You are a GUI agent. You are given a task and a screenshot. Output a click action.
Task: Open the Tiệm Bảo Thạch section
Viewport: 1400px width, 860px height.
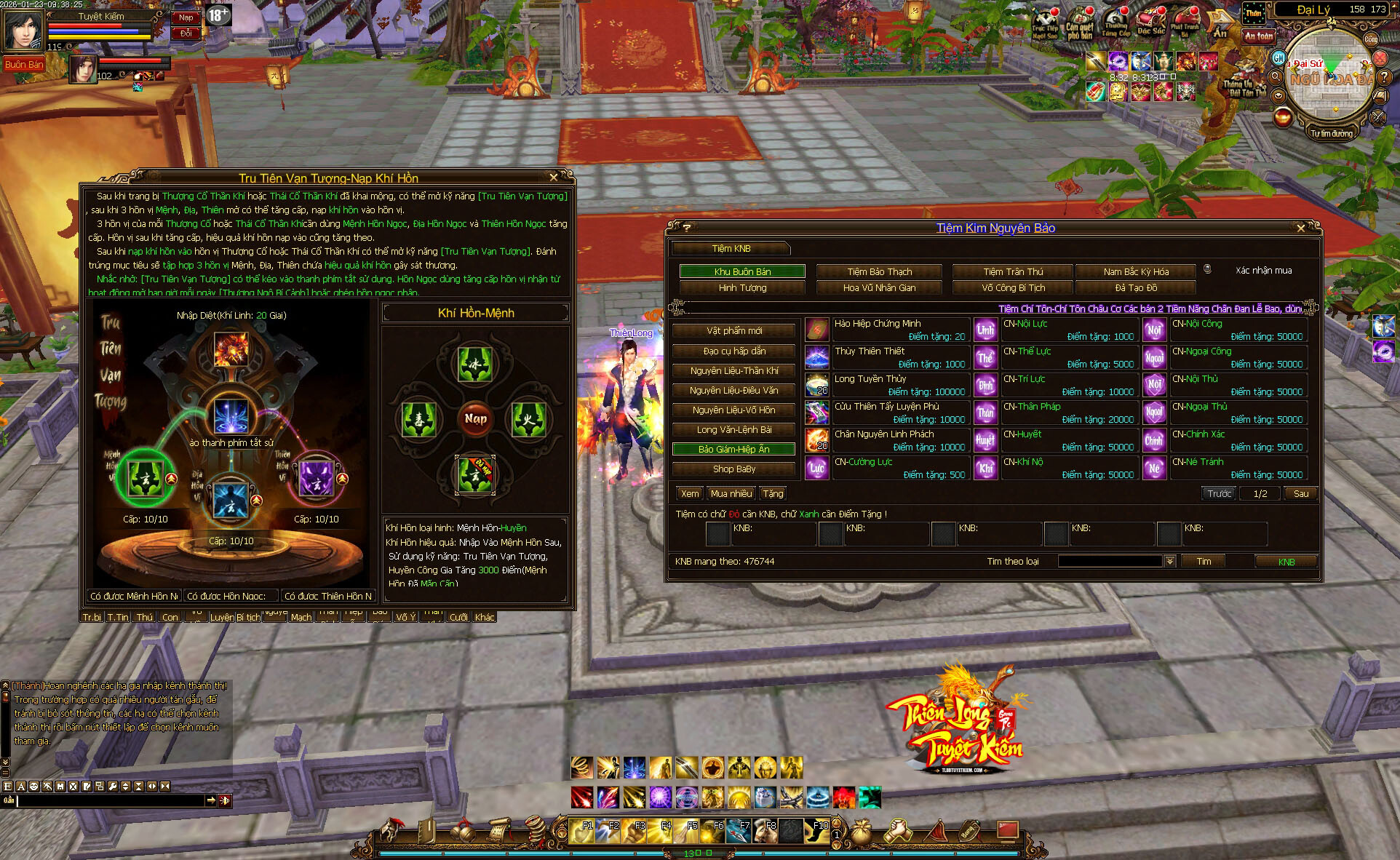coord(879,271)
